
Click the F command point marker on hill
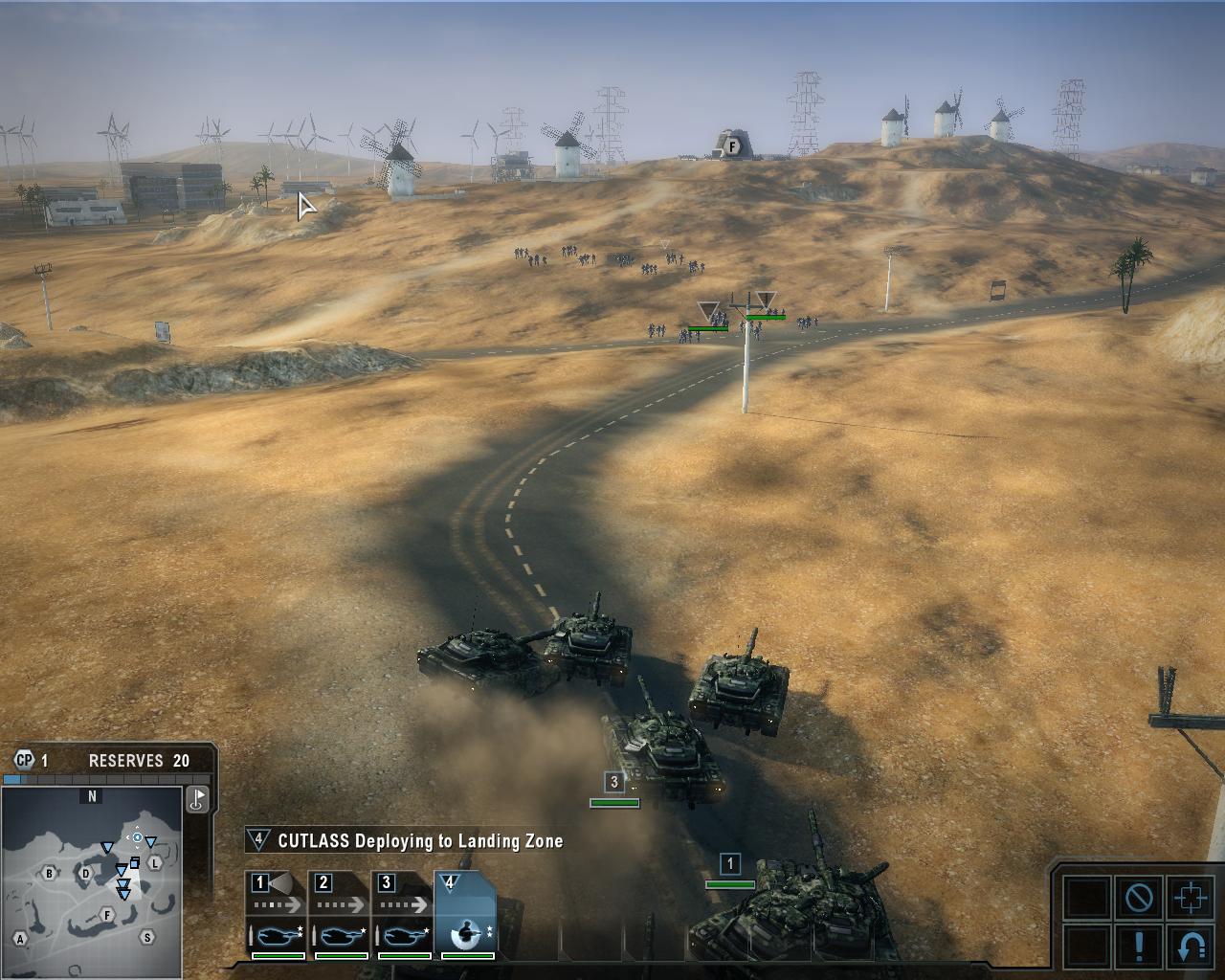click(732, 146)
